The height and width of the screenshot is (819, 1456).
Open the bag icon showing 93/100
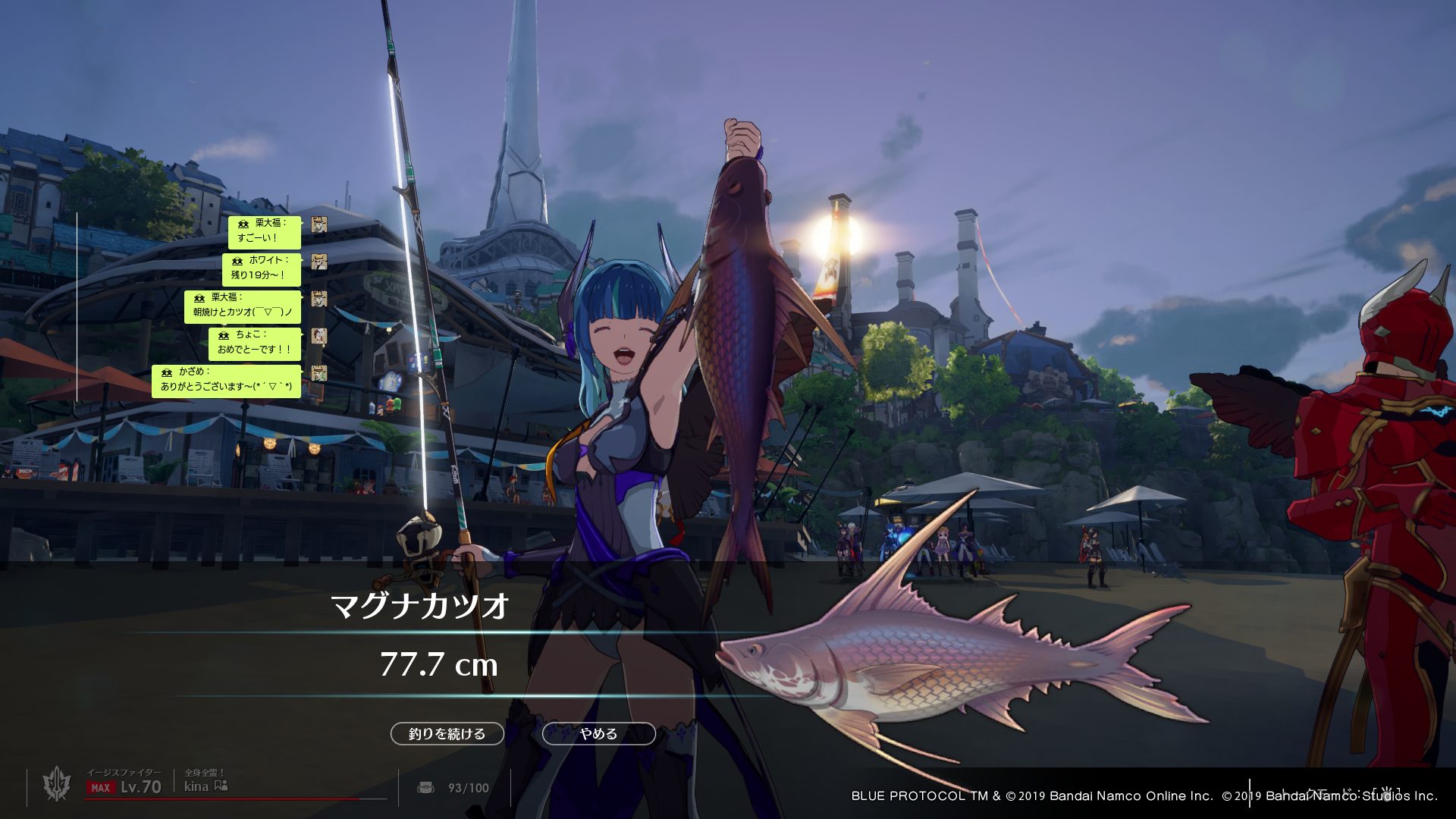(x=426, y=787)
